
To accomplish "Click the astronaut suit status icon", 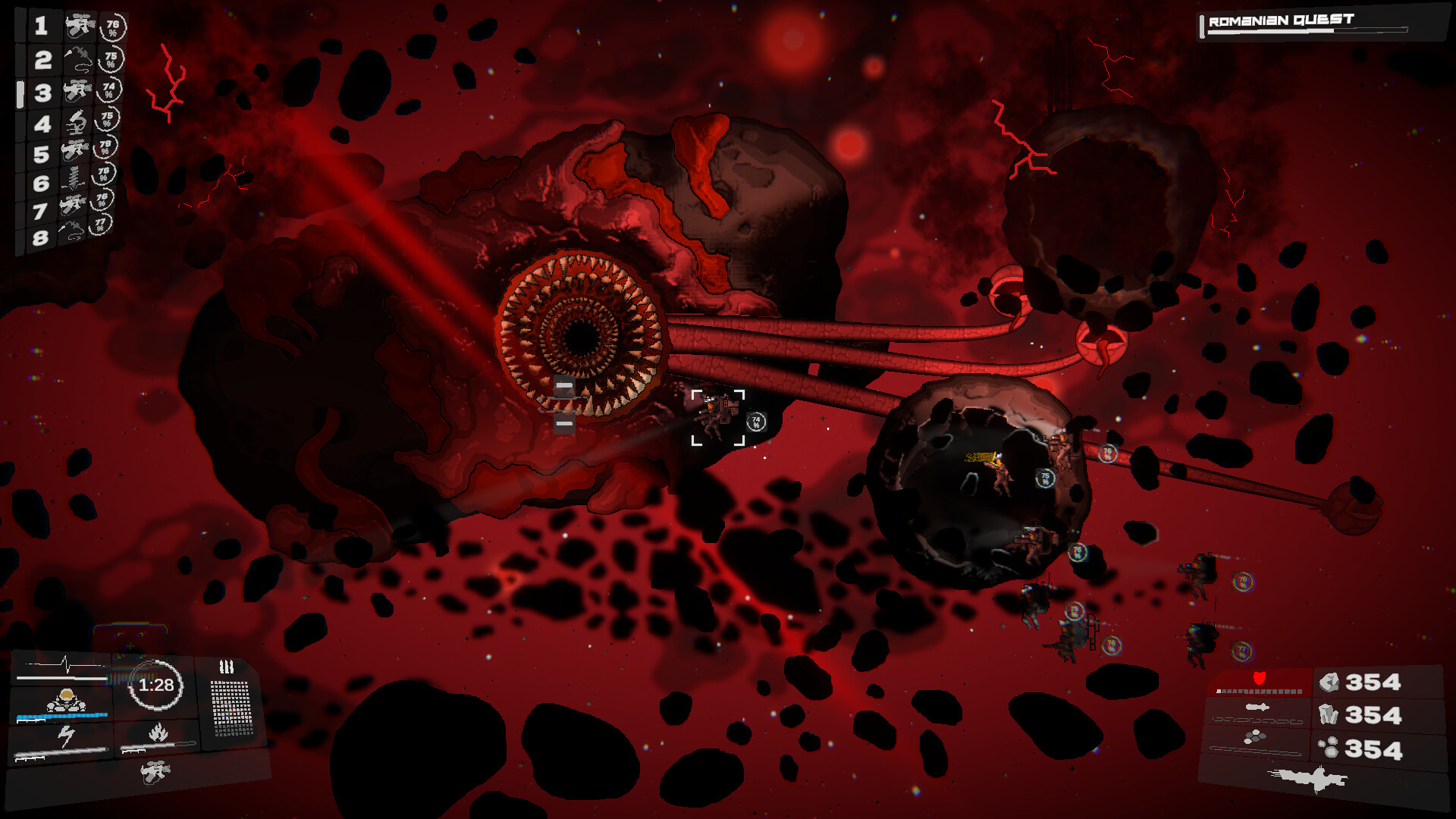I will tap(67, 701).
